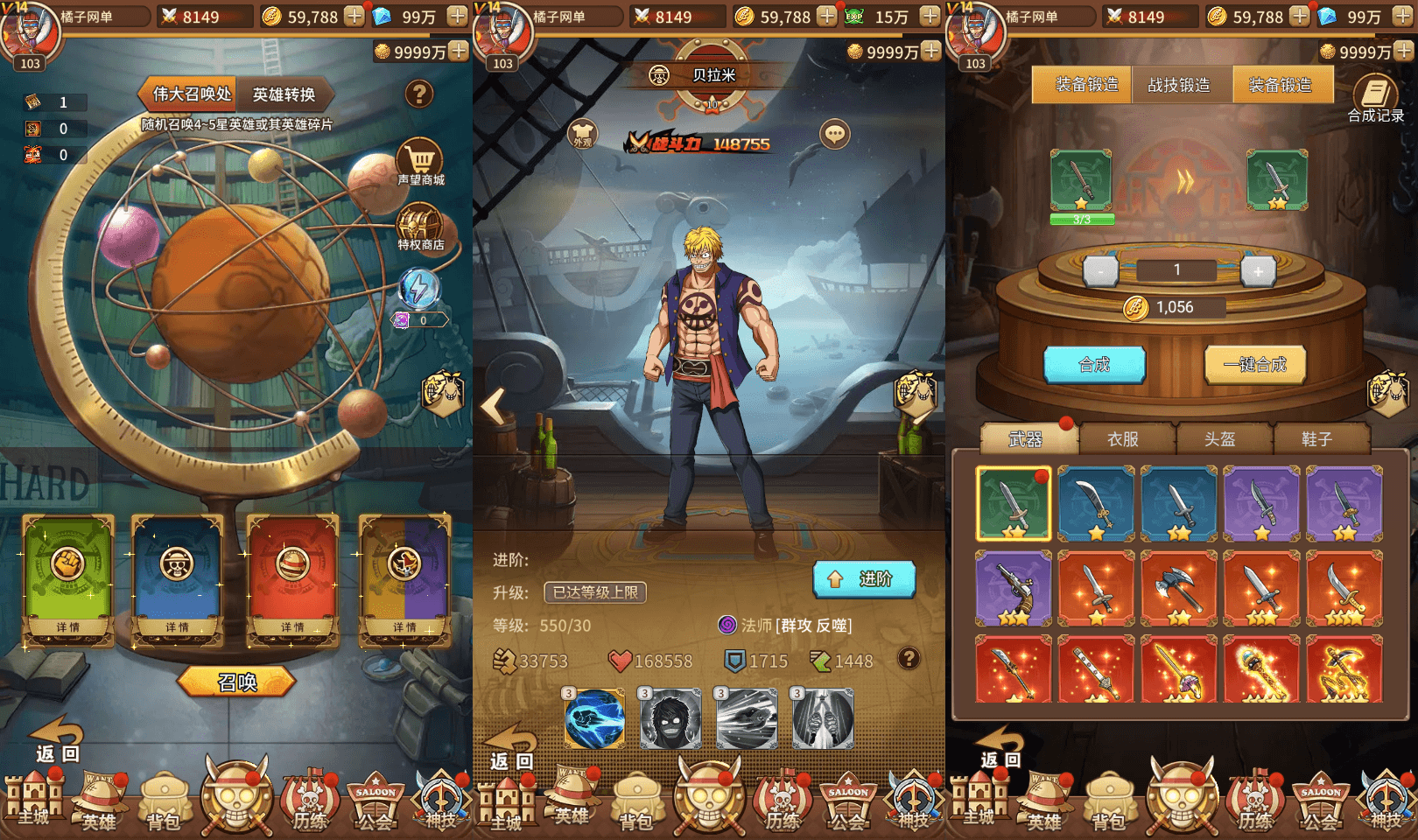Switch to the 英雄转换 tab
Viewport: 1418px width, 840px height.
point(284,94)
